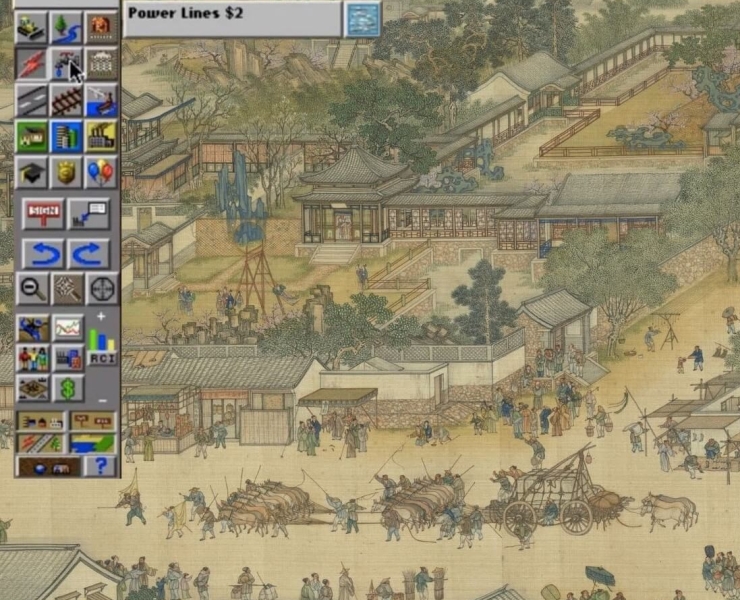Screen dimensions: 740x600
Task: Choose the yellow industrial zone tool
Action: pyautogui.click(x=100, y=135)
